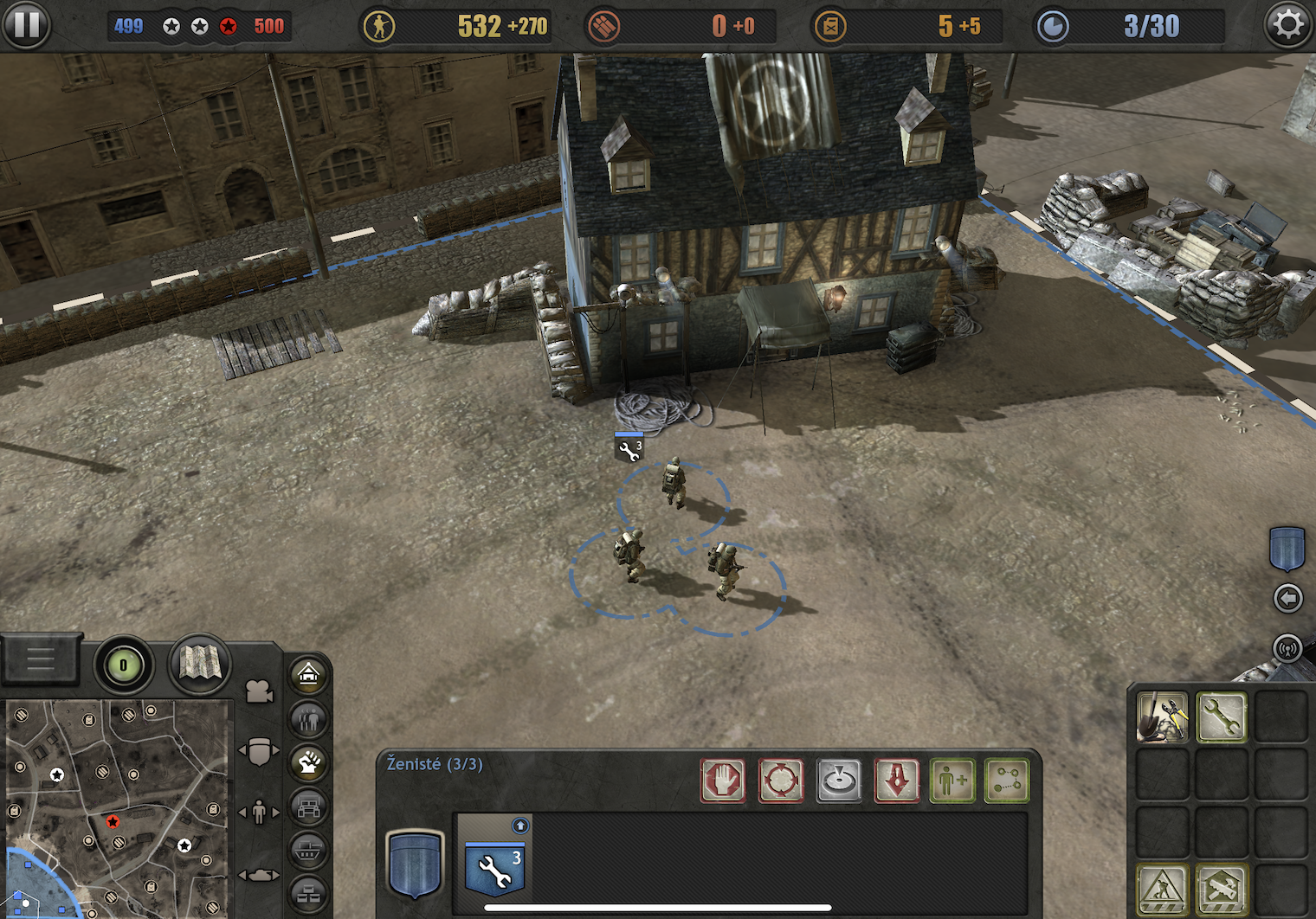Screen dimensions: 1316x919
Task: Click the green commander points orb
Action: pyautogui.click(x=123, y=665)
